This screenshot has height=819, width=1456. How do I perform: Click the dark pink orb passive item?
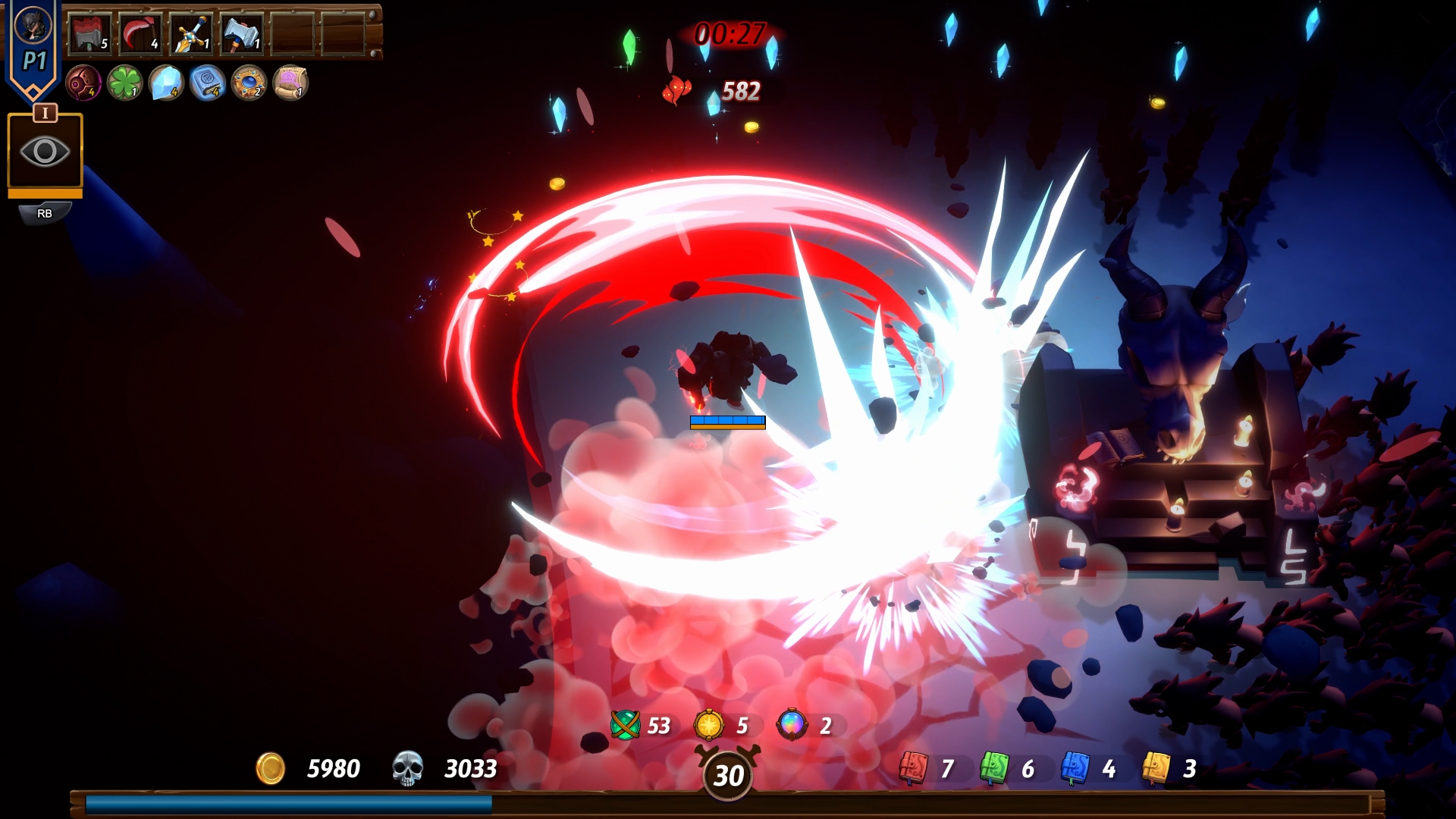83,83
